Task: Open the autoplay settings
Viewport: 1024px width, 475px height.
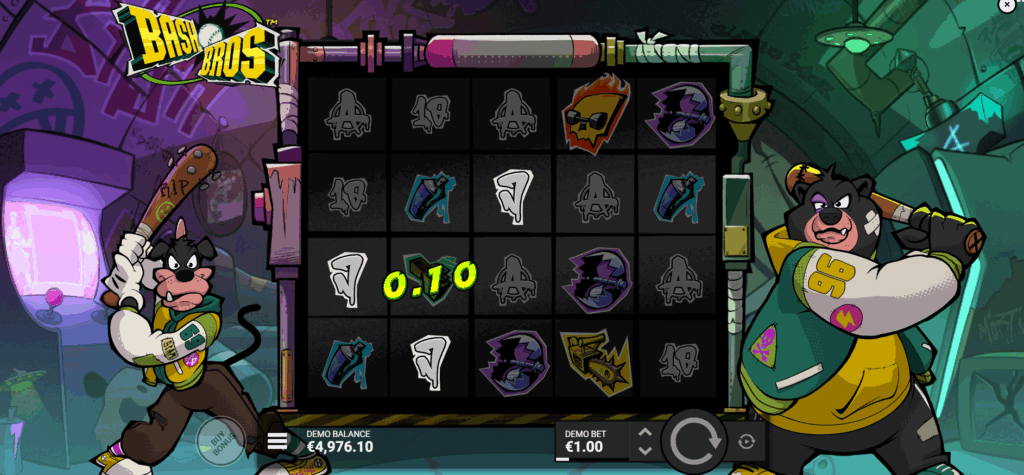Action: [747, 441]
